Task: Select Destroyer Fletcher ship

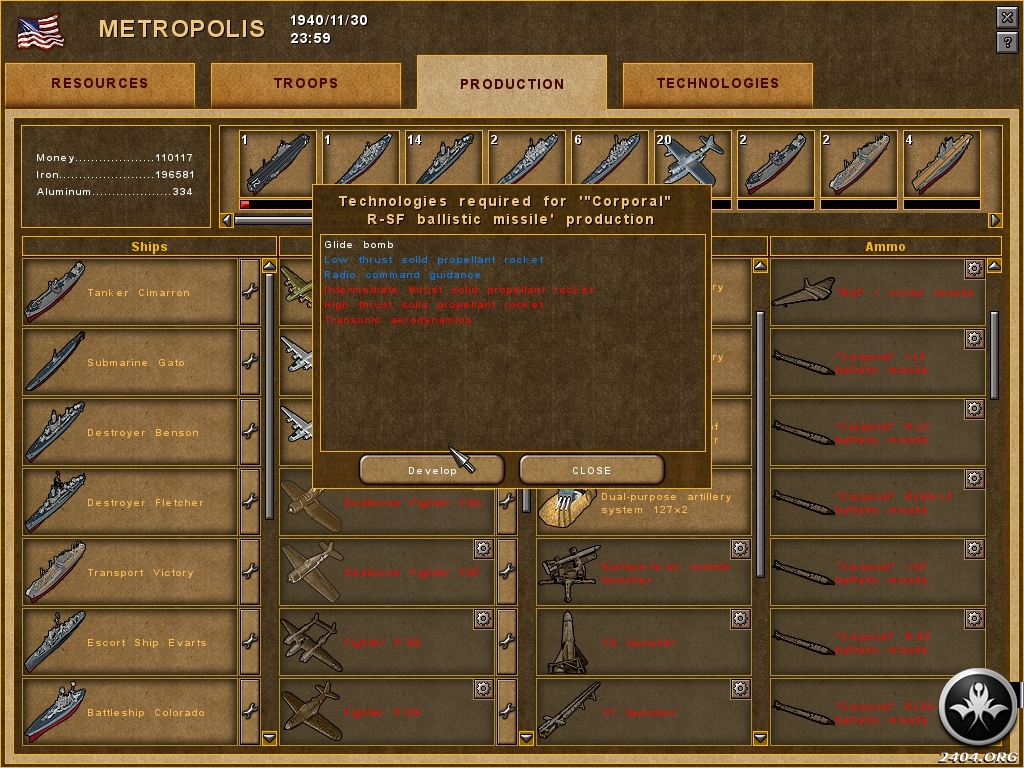Action: point(130,503)
